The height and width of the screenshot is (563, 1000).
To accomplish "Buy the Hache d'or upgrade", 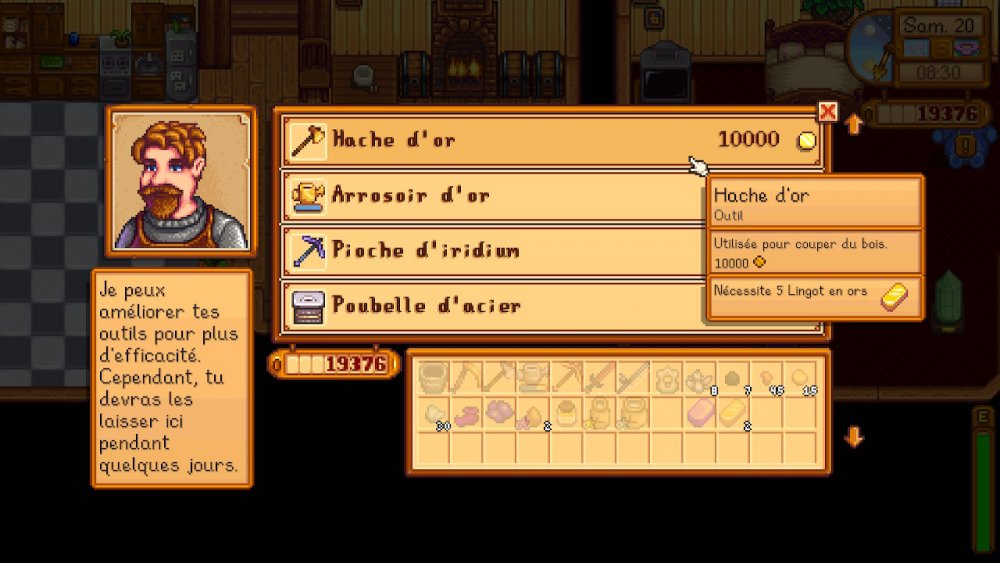I will 550,141.
